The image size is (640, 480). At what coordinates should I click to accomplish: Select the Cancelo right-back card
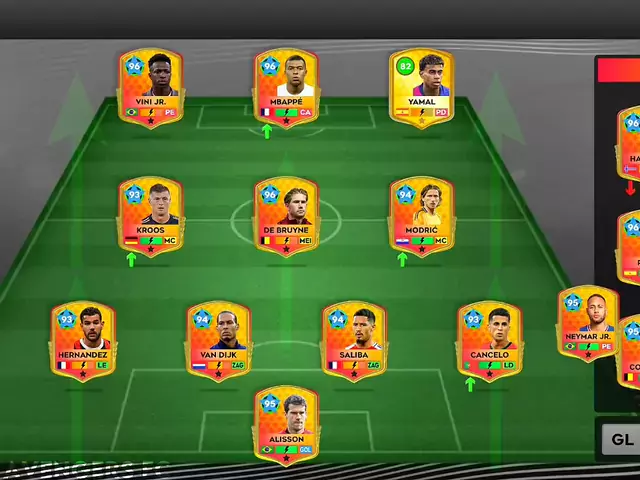pyautogui.click(x=489, y=342)
